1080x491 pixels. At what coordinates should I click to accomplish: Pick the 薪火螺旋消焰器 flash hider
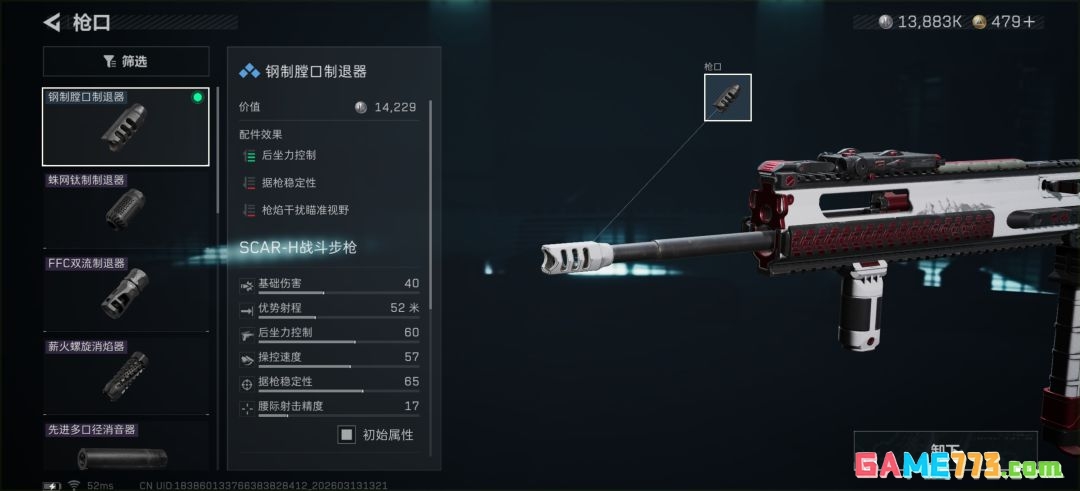pos(126,375)
